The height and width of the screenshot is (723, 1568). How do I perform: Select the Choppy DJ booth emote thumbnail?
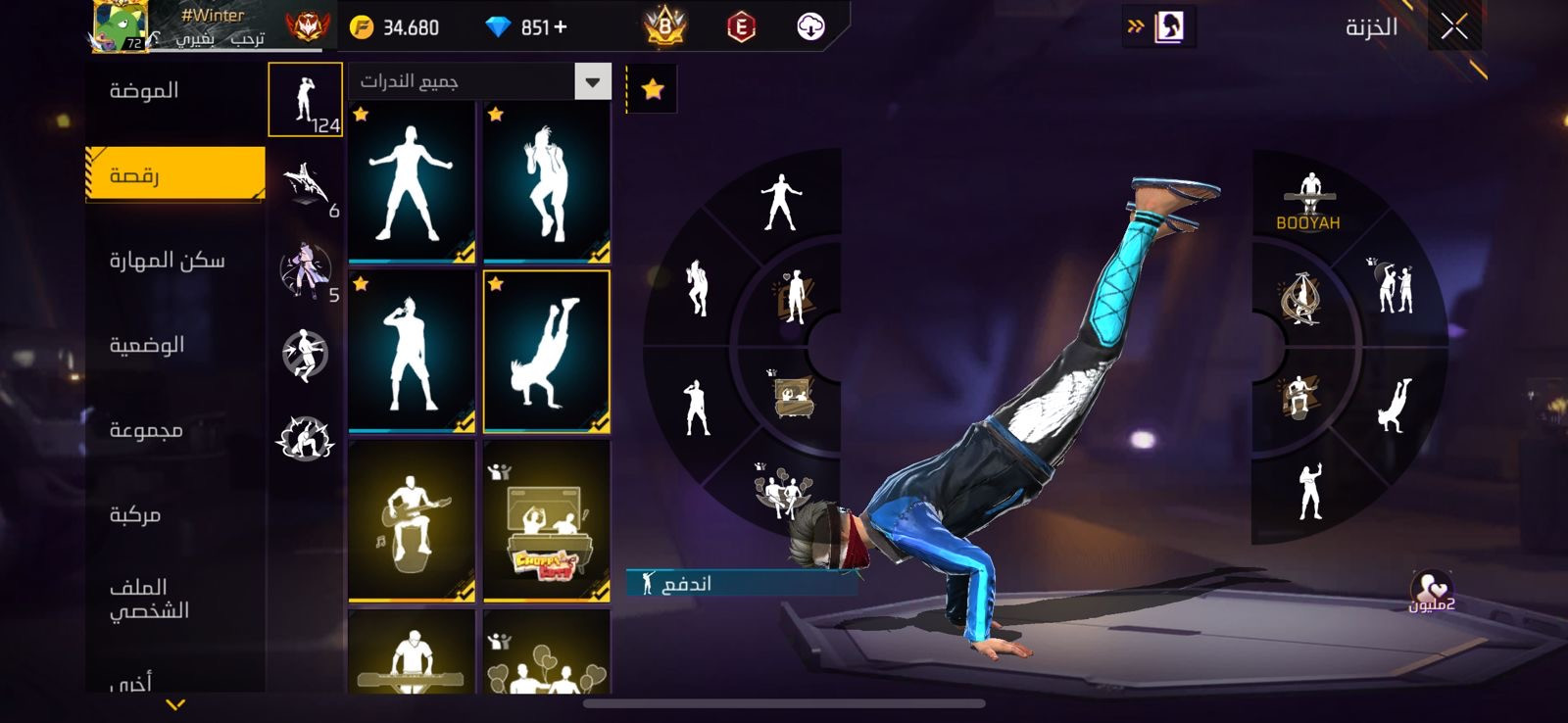(547, 520)
